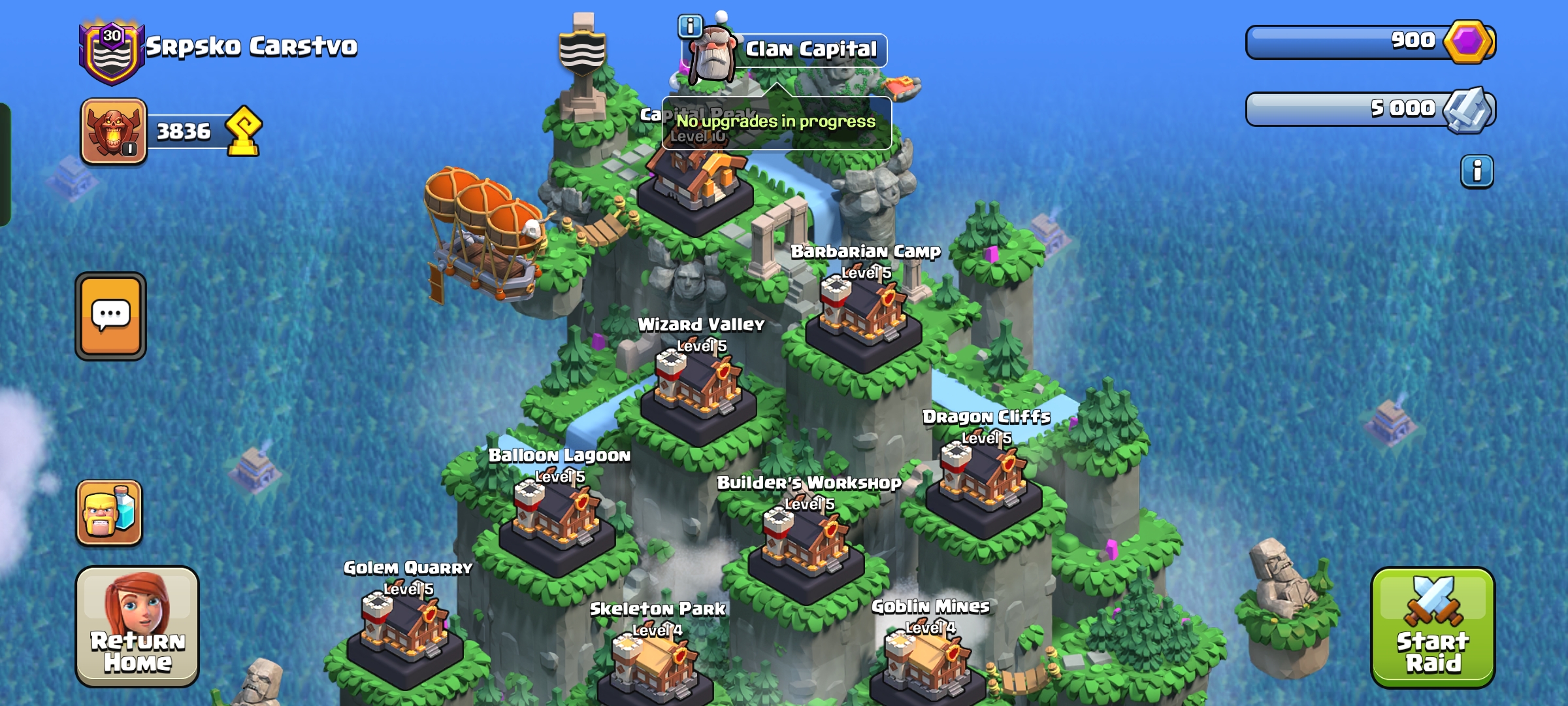The height and width of the screenshot is (706, 1568).
Task: Open the barbarian and potion army button
Action: 109,513
